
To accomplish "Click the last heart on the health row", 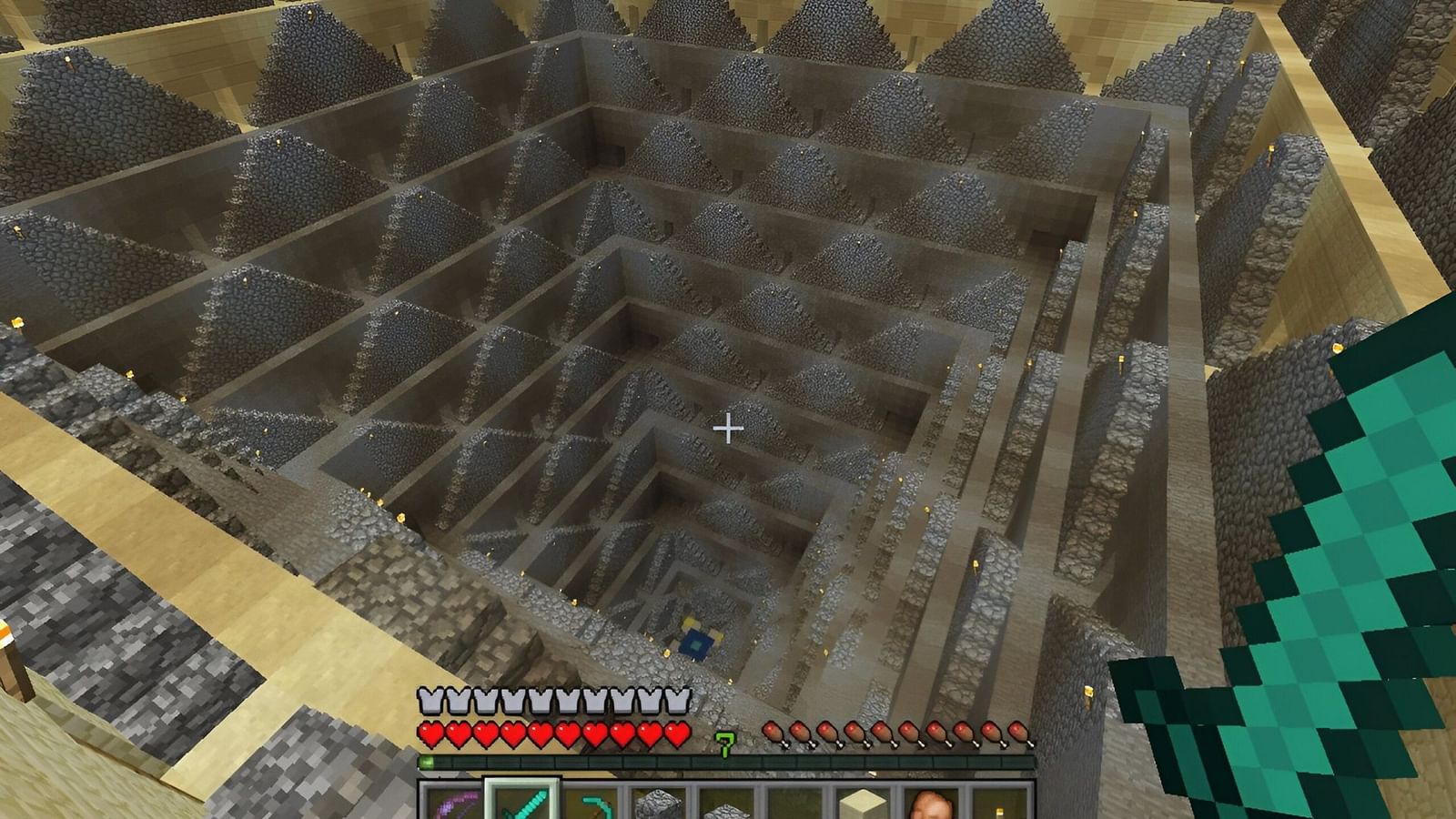I will [673, 733].
